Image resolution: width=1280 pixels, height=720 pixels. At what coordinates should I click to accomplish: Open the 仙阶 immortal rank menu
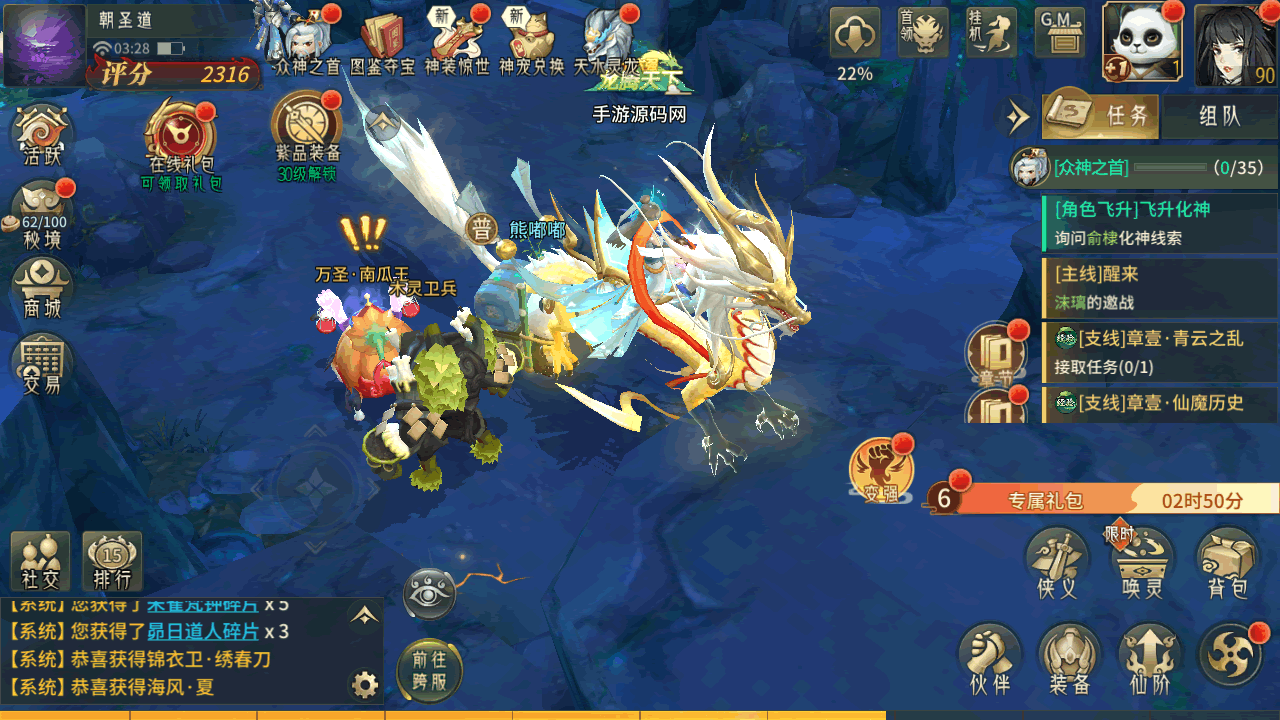(x=1149, y=661)
